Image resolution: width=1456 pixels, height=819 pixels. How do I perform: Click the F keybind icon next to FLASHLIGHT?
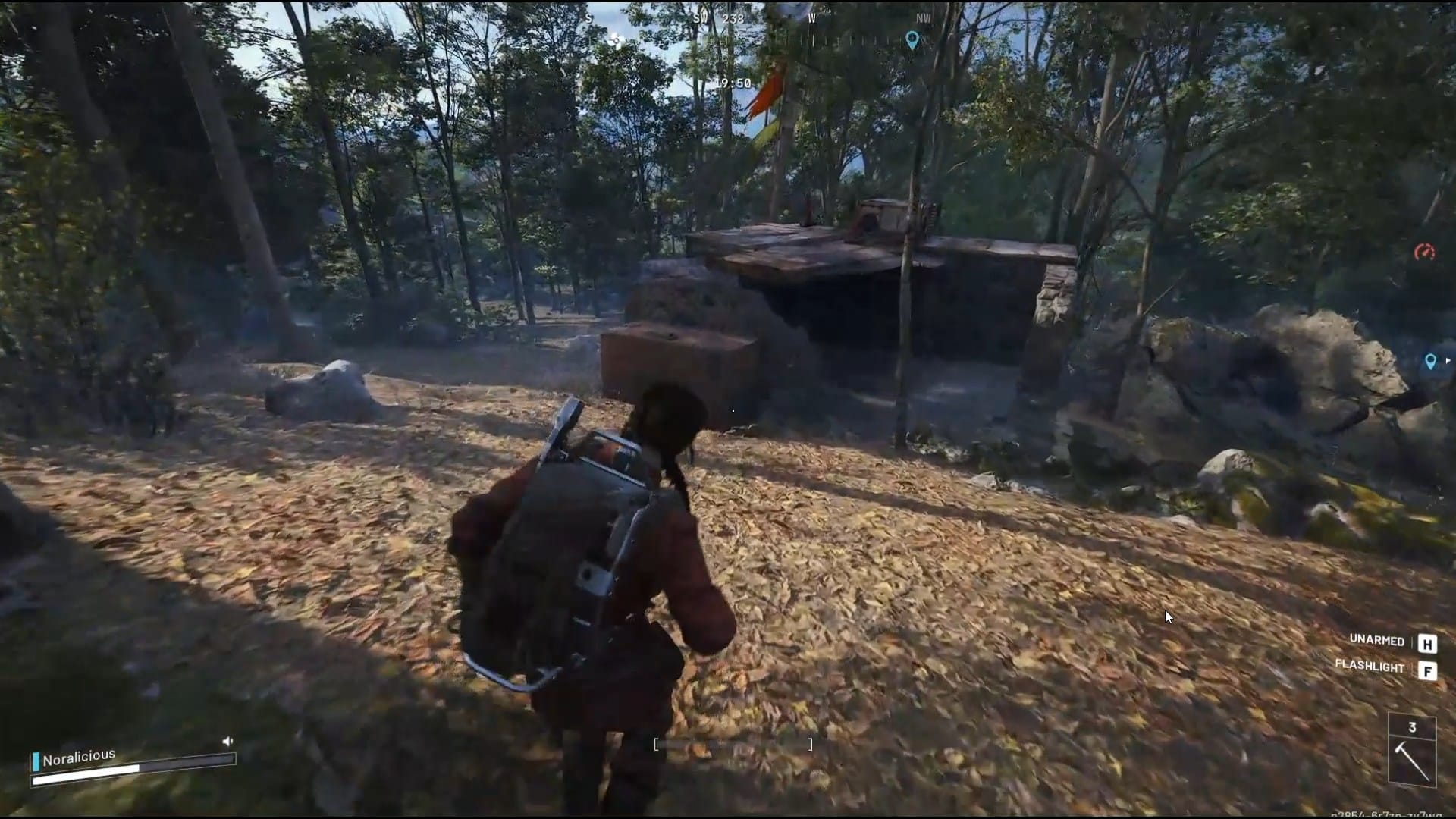click(1429, 670)
